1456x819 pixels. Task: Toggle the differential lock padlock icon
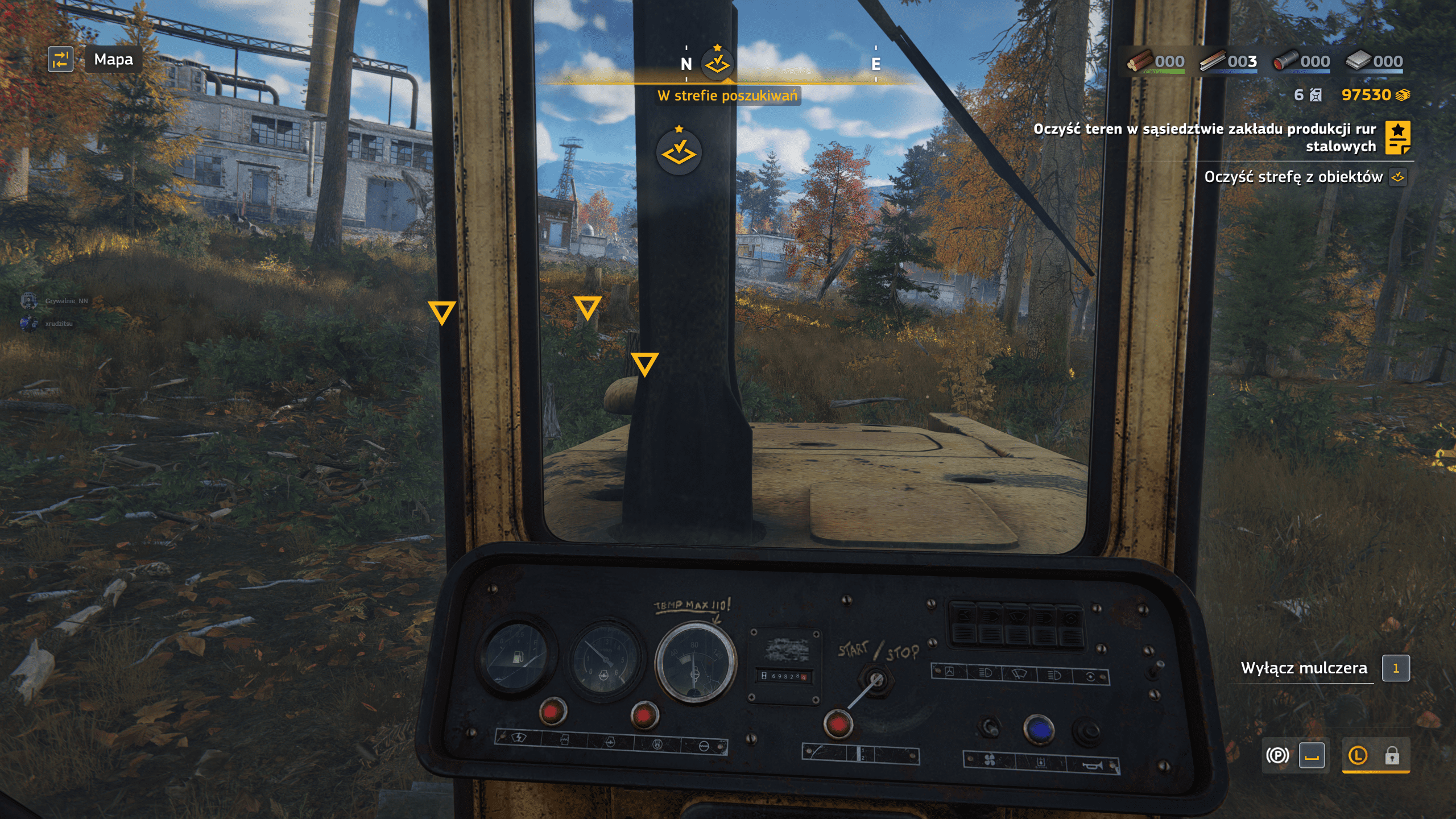(1392, 756)
